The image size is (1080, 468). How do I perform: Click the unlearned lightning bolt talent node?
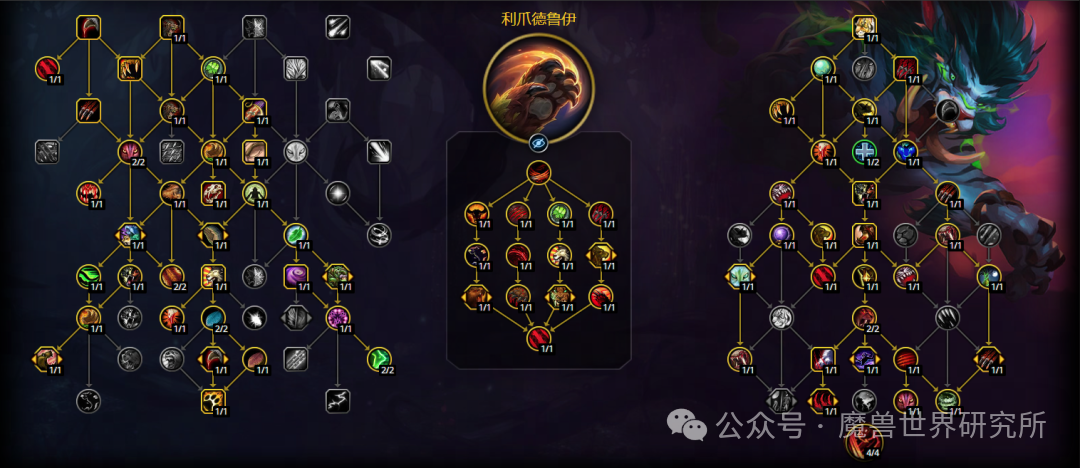[x=337, y=400]
